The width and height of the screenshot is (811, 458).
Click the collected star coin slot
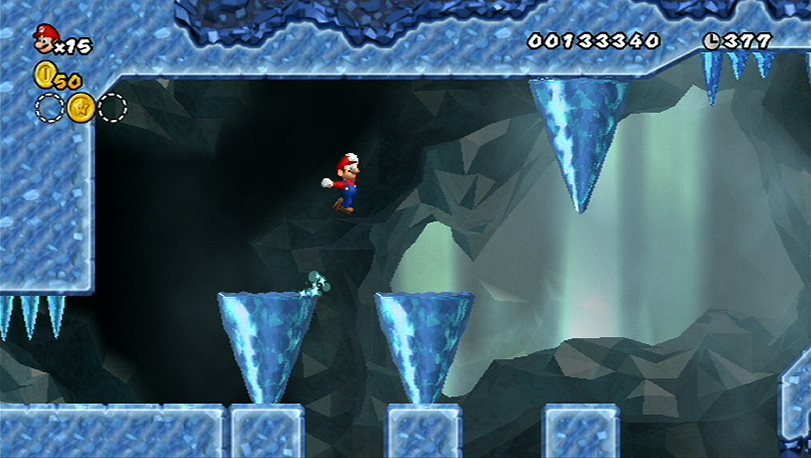coord(81,107)
